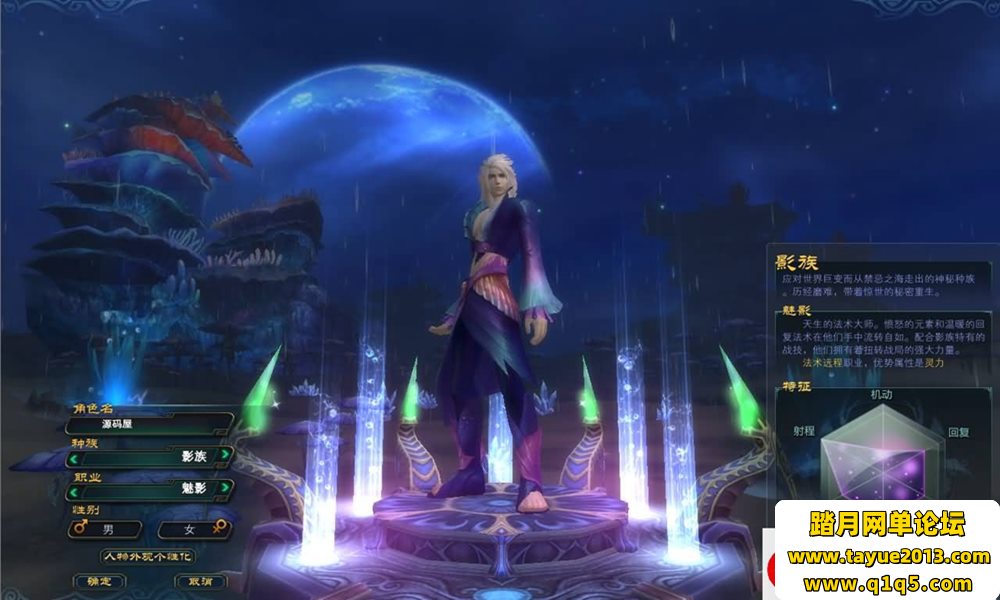Choose the male (男) gender option
The image size is (1000, 600).
(x=105, y=528)
